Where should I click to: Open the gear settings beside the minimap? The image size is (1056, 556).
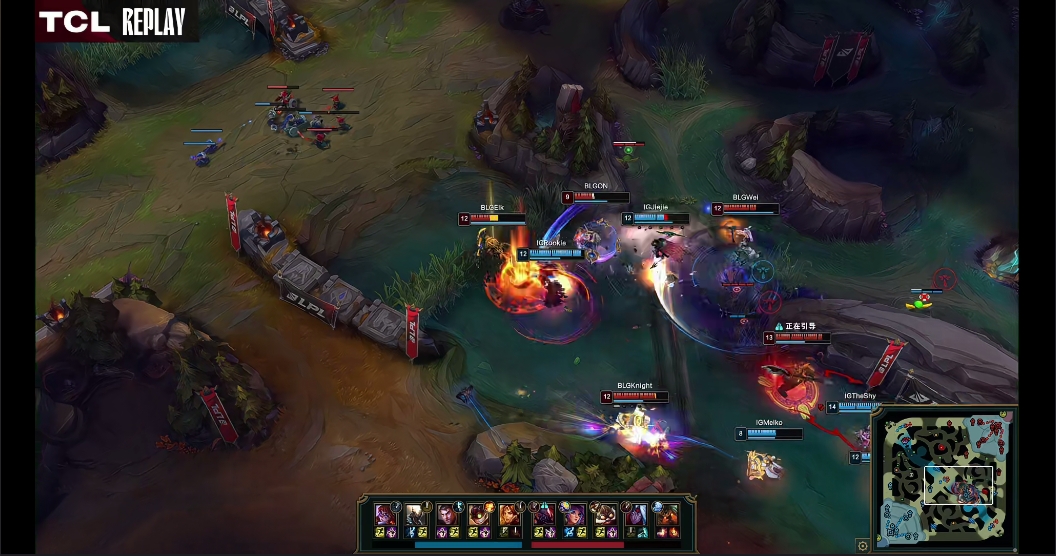(863, 545)
